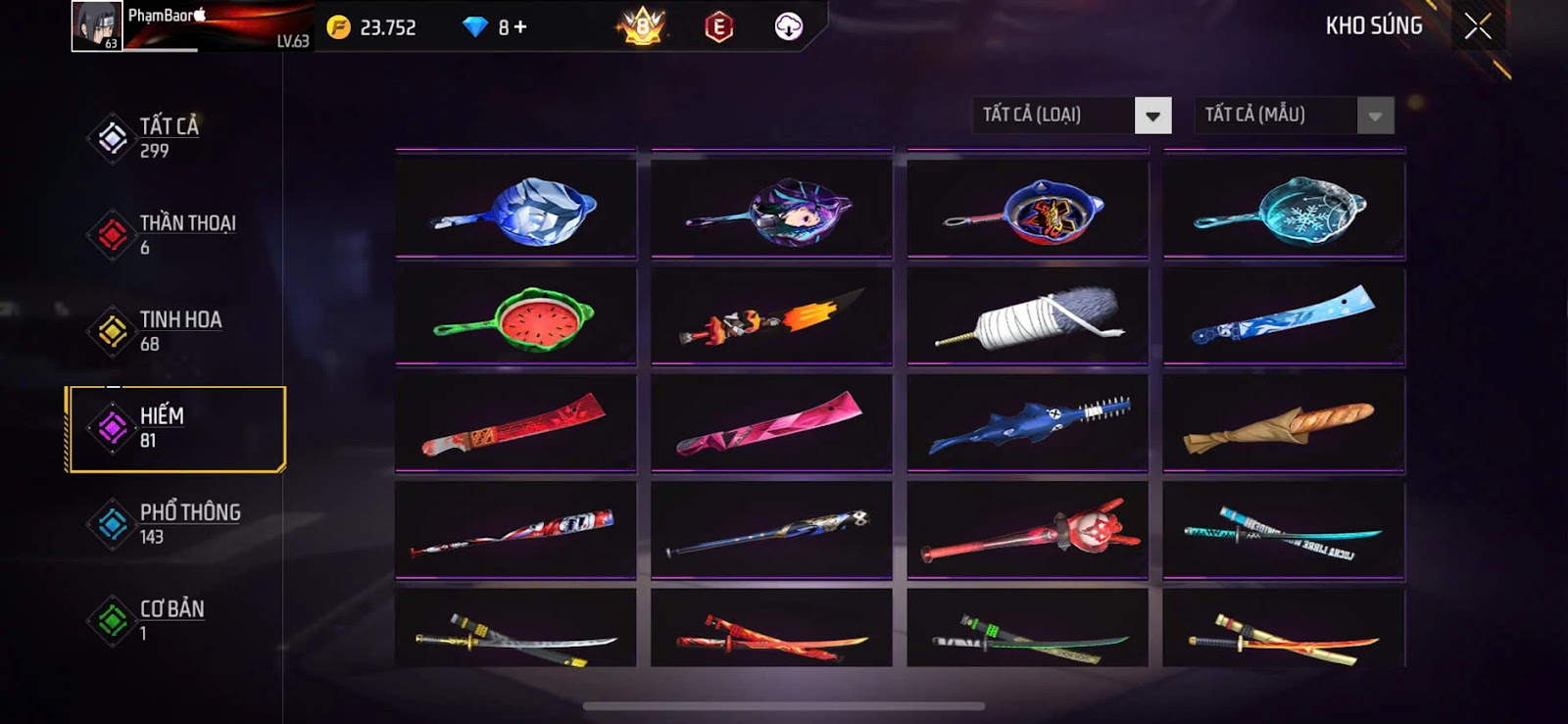The width and height of the screenshot is (1568, 724).
Task: Close the Kho Súng weapon vault
Action: coord(1478,26)
